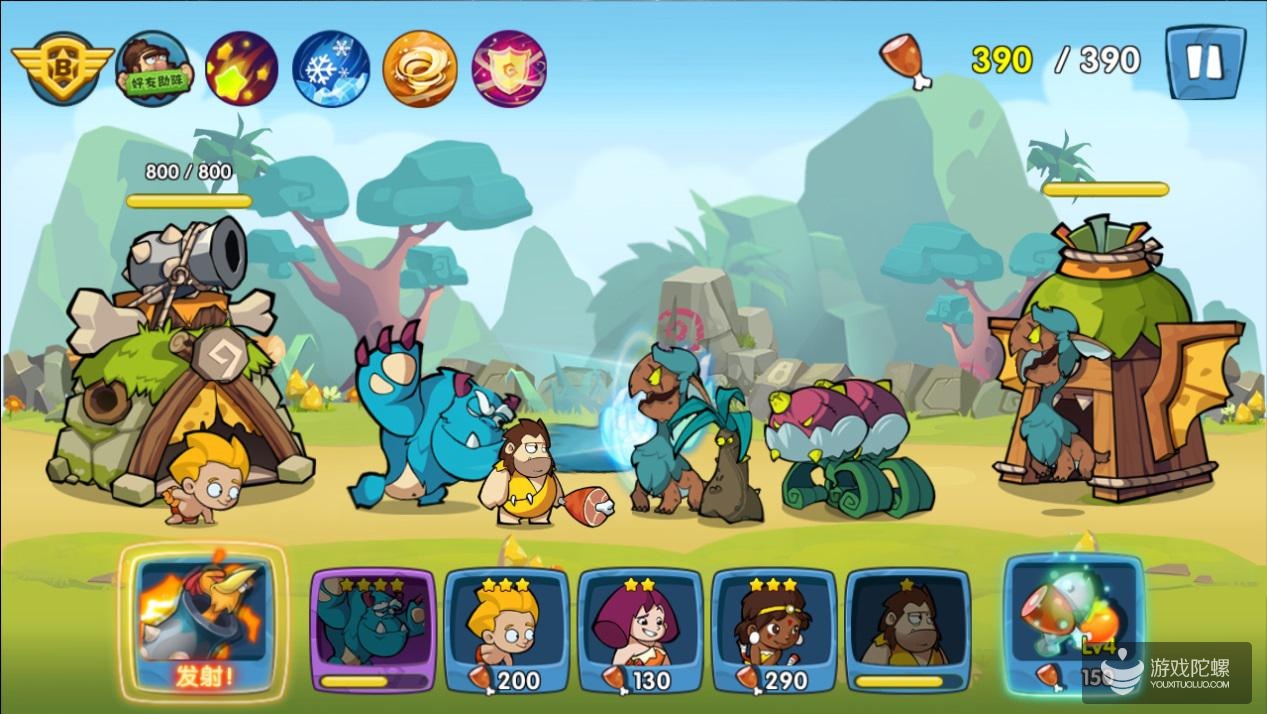
Task: Call the friend assist caveman portrait
Action: pos(154,68)
